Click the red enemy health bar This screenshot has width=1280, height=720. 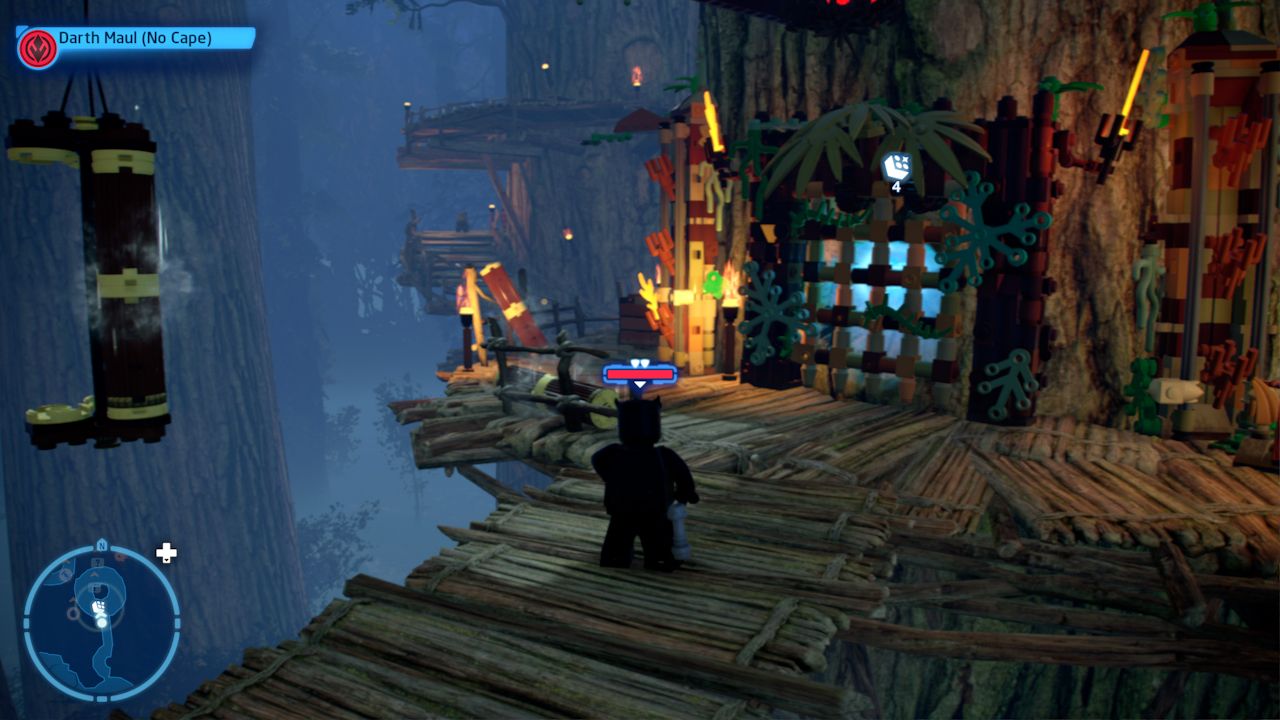(640, 375)
